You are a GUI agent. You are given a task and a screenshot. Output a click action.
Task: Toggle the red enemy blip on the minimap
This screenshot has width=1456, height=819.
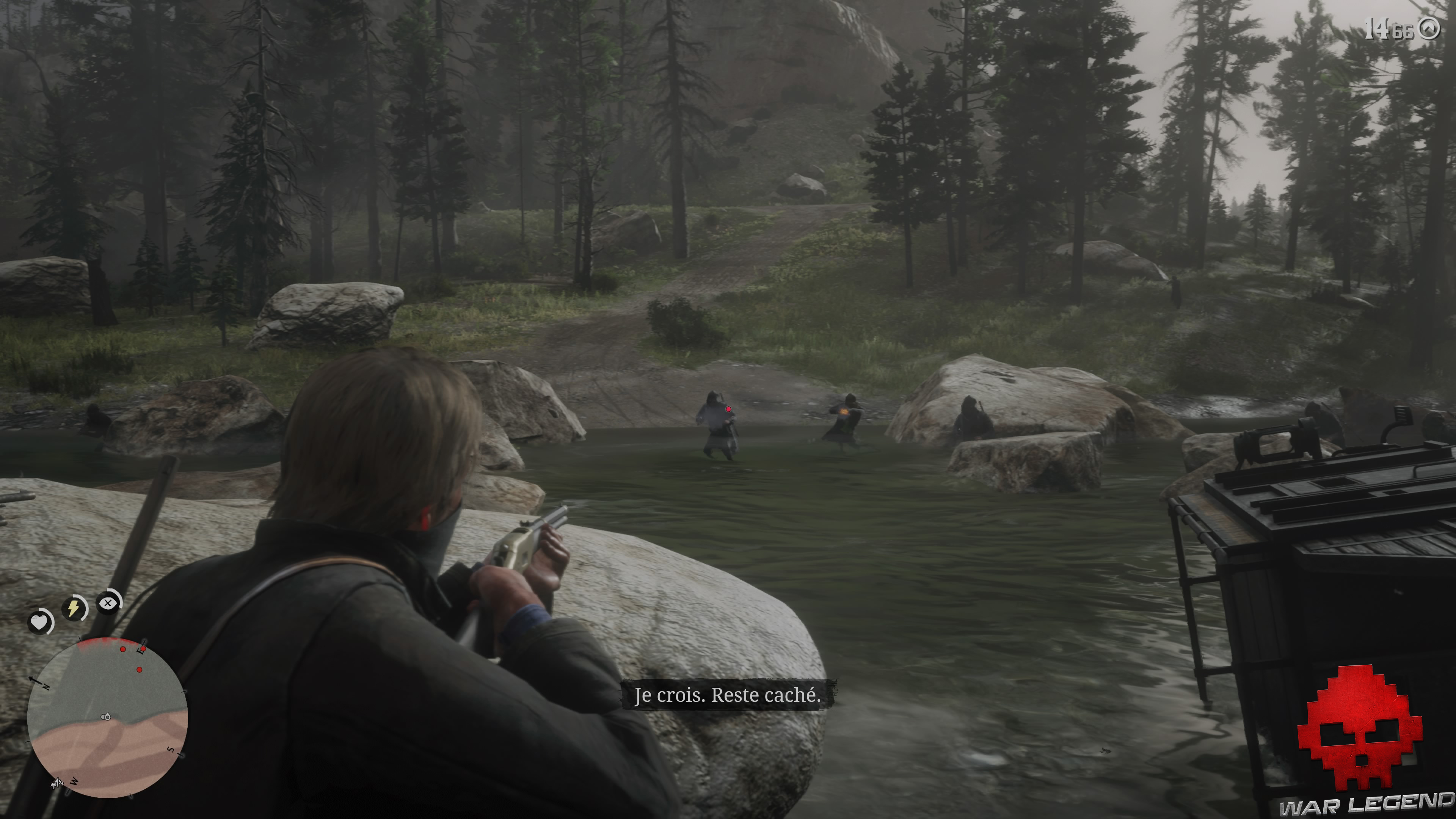point(123,649)
